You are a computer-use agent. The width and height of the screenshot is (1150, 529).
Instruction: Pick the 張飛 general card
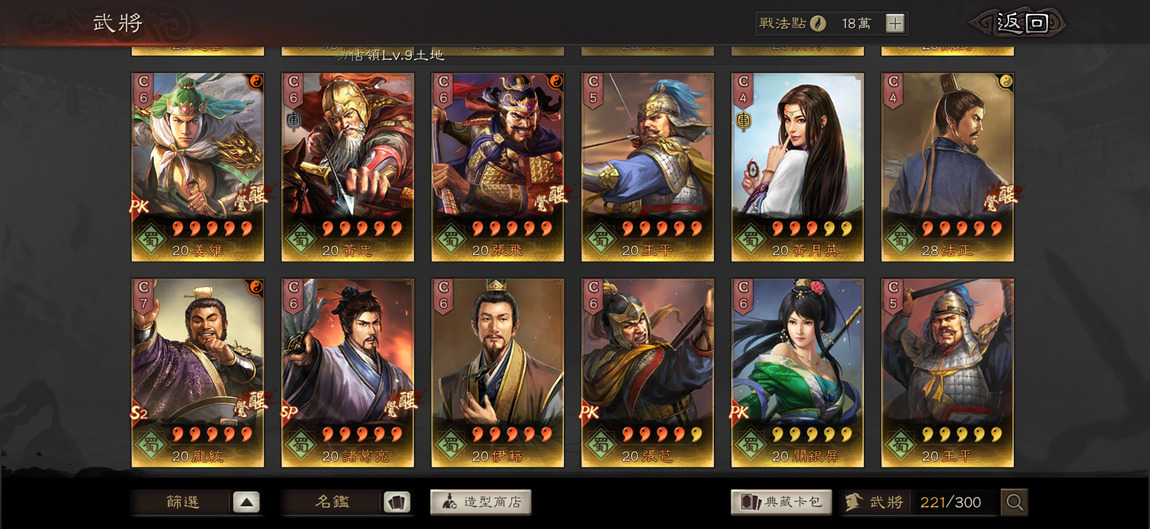(498, 166)
